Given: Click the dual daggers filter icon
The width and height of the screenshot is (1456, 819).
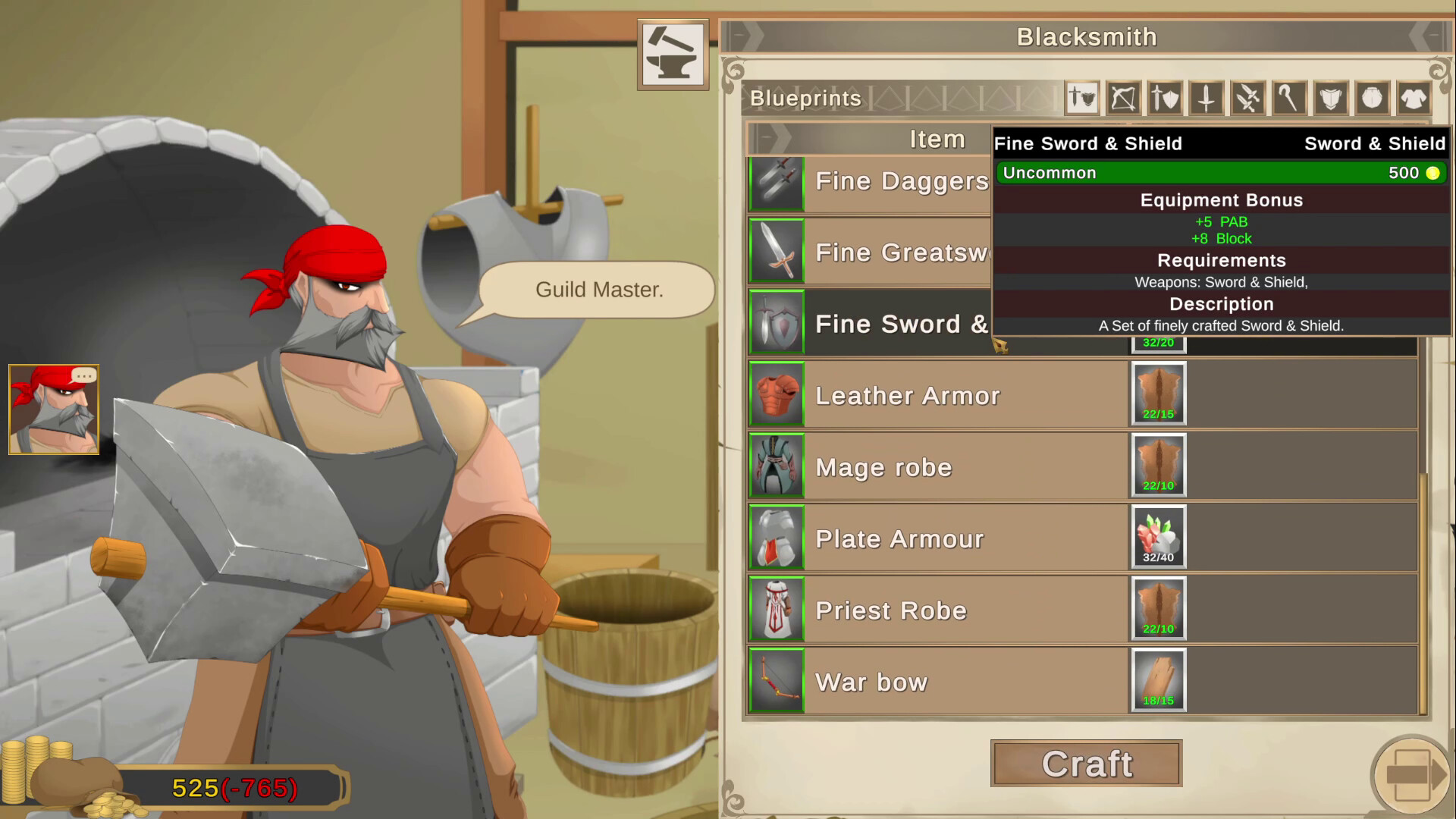Looking at the screenshot, I should click(x=1247, y=98).
